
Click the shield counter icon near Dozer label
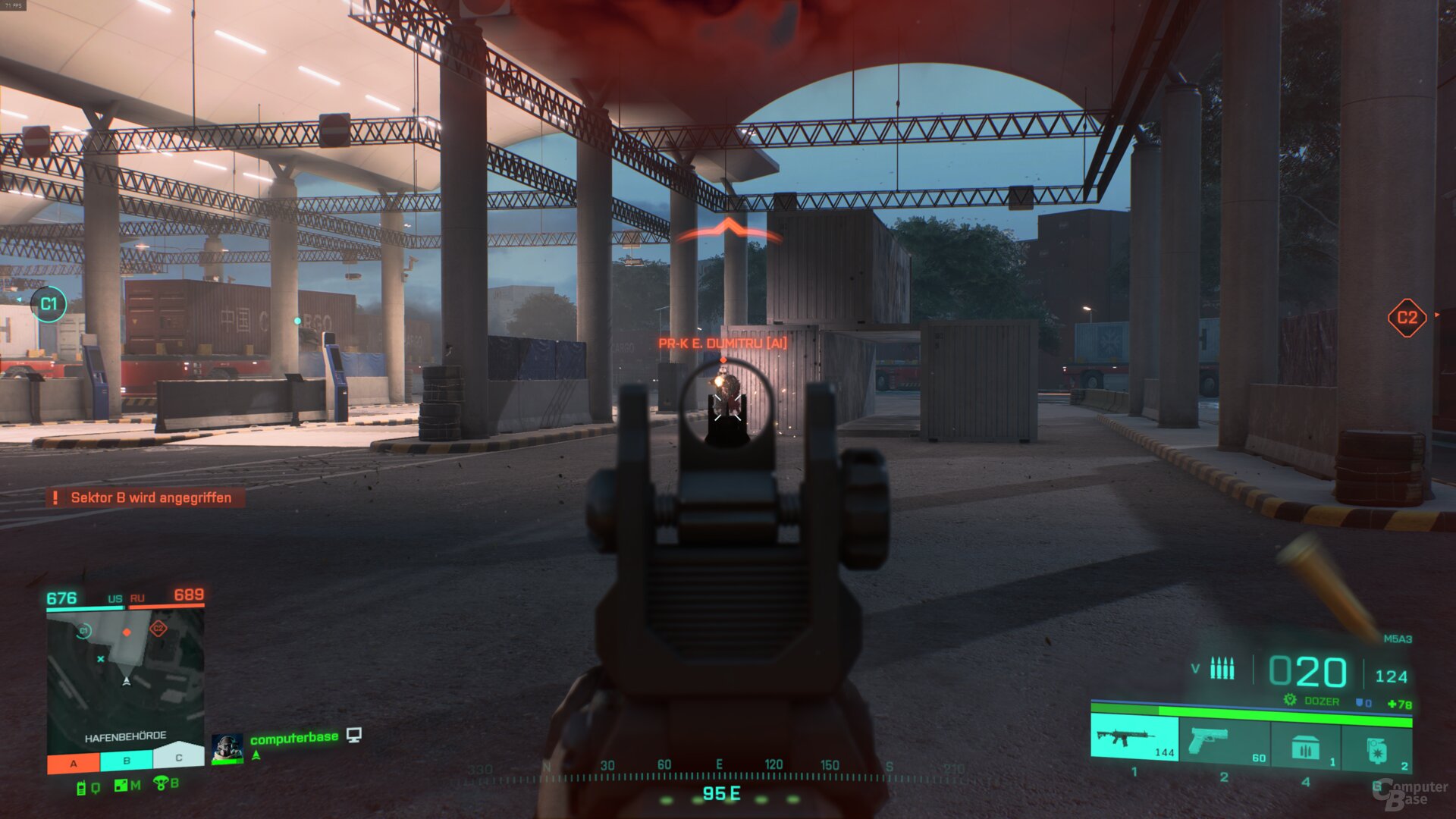click(1360, 701)
